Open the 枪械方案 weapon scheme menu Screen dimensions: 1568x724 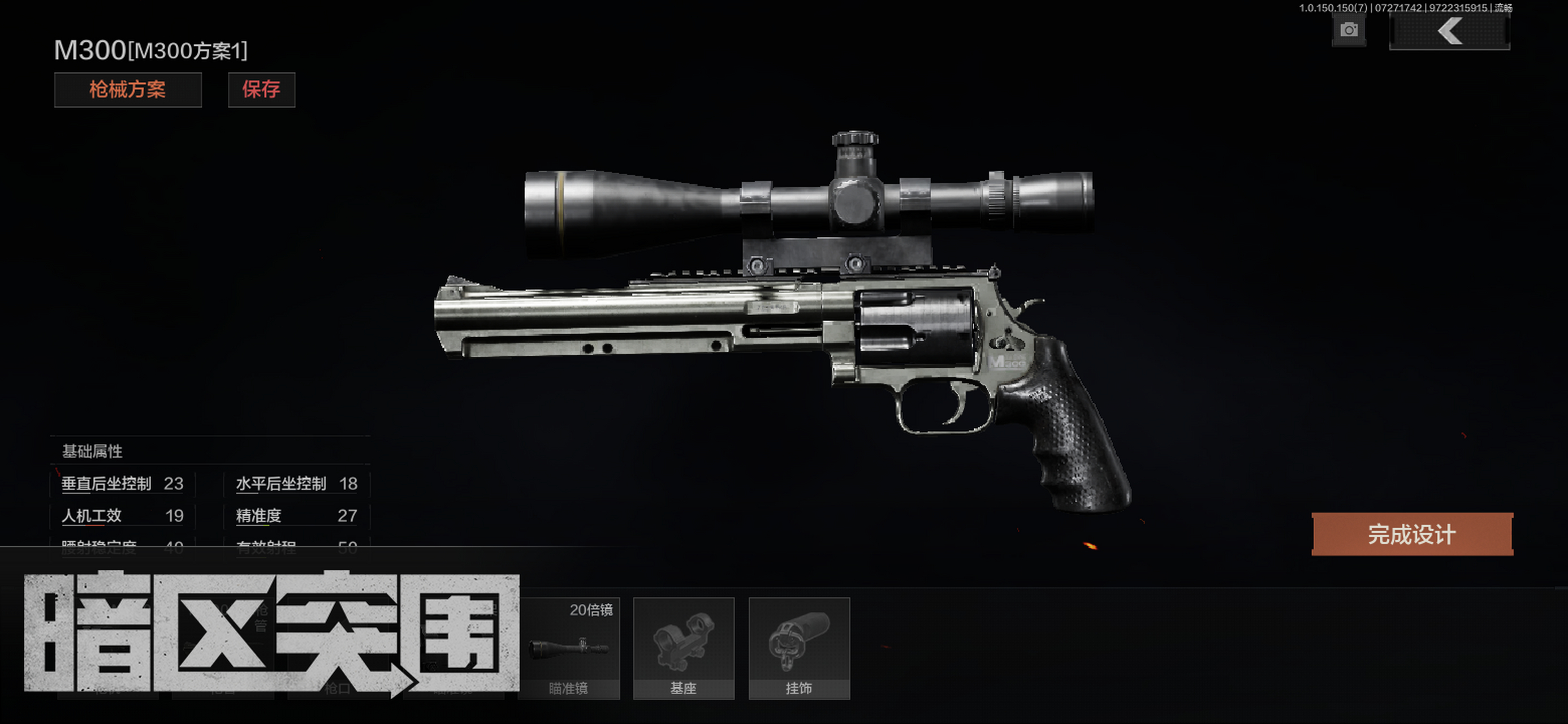(128, 89)
